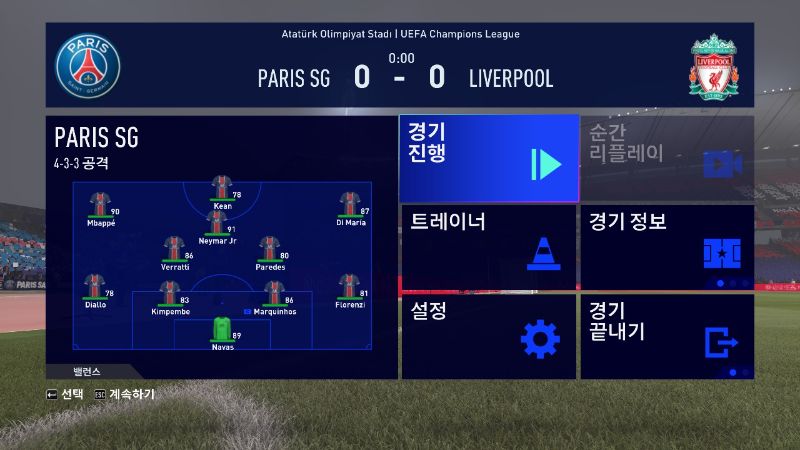Select Neymar Jr on the lineup pitch
Viewport: 800px width, 450px height.
(217, 222)
